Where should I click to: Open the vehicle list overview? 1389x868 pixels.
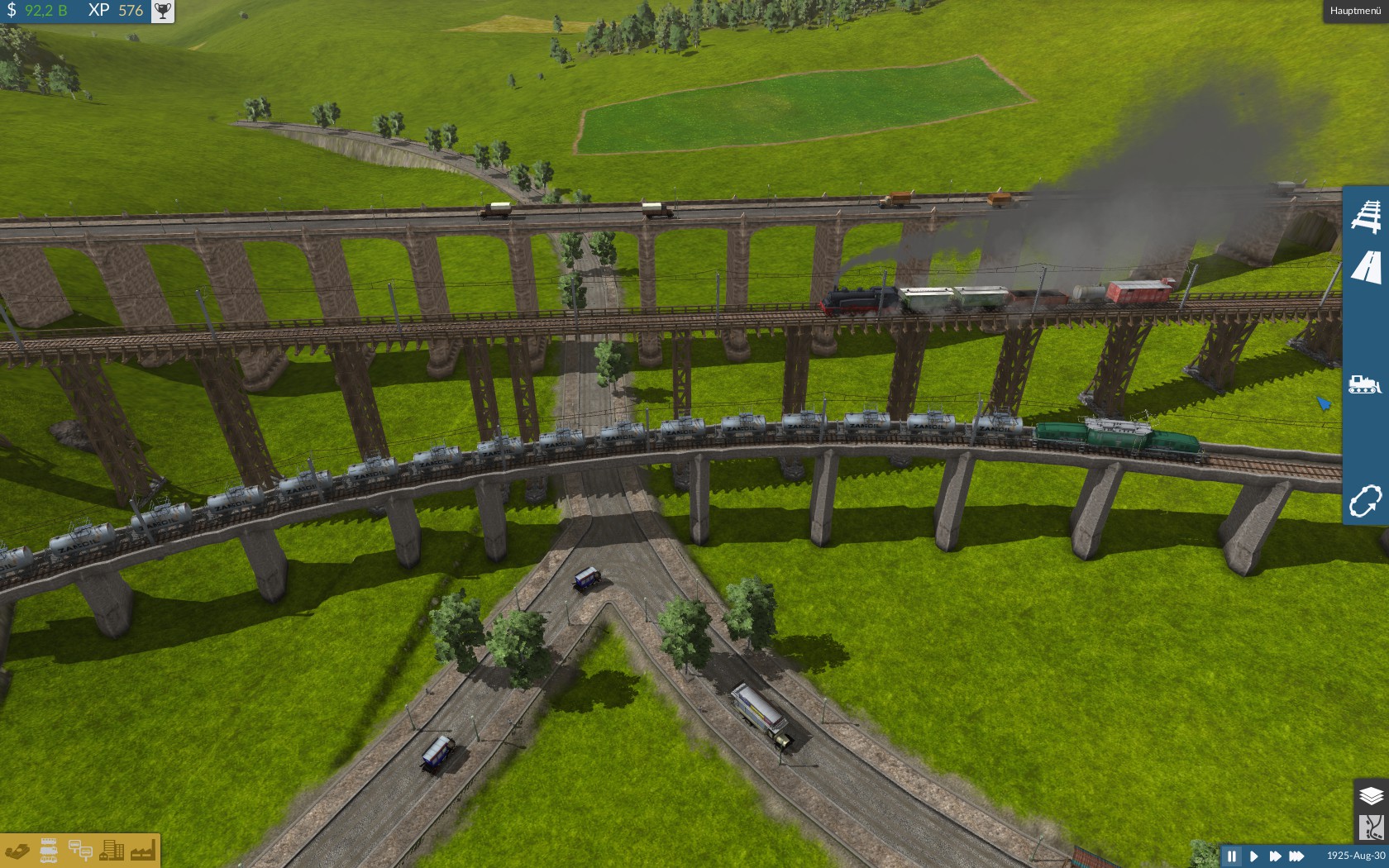click(49, 851)
